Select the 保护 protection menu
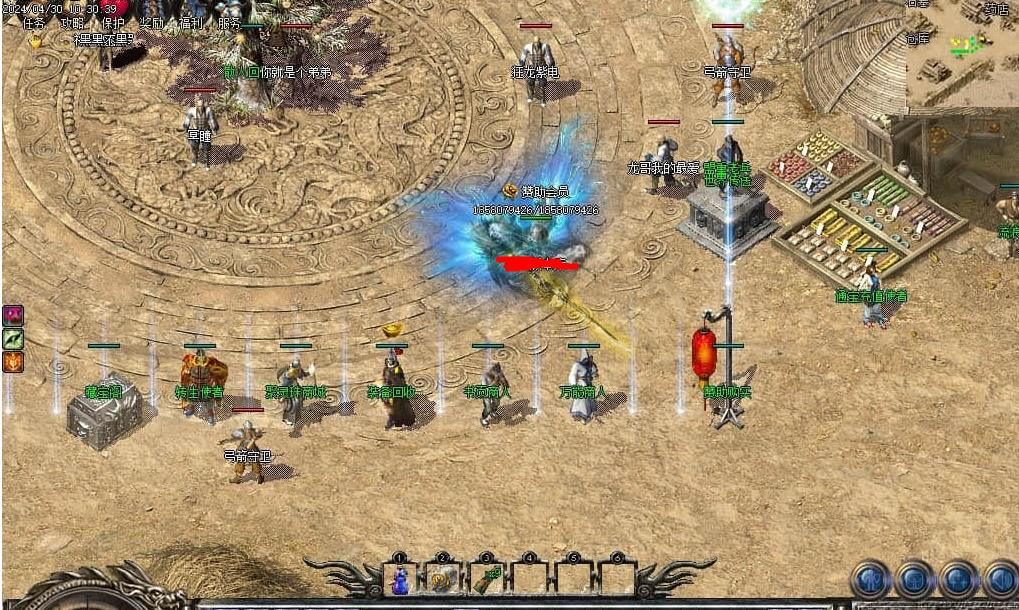 tap(113, 23)
